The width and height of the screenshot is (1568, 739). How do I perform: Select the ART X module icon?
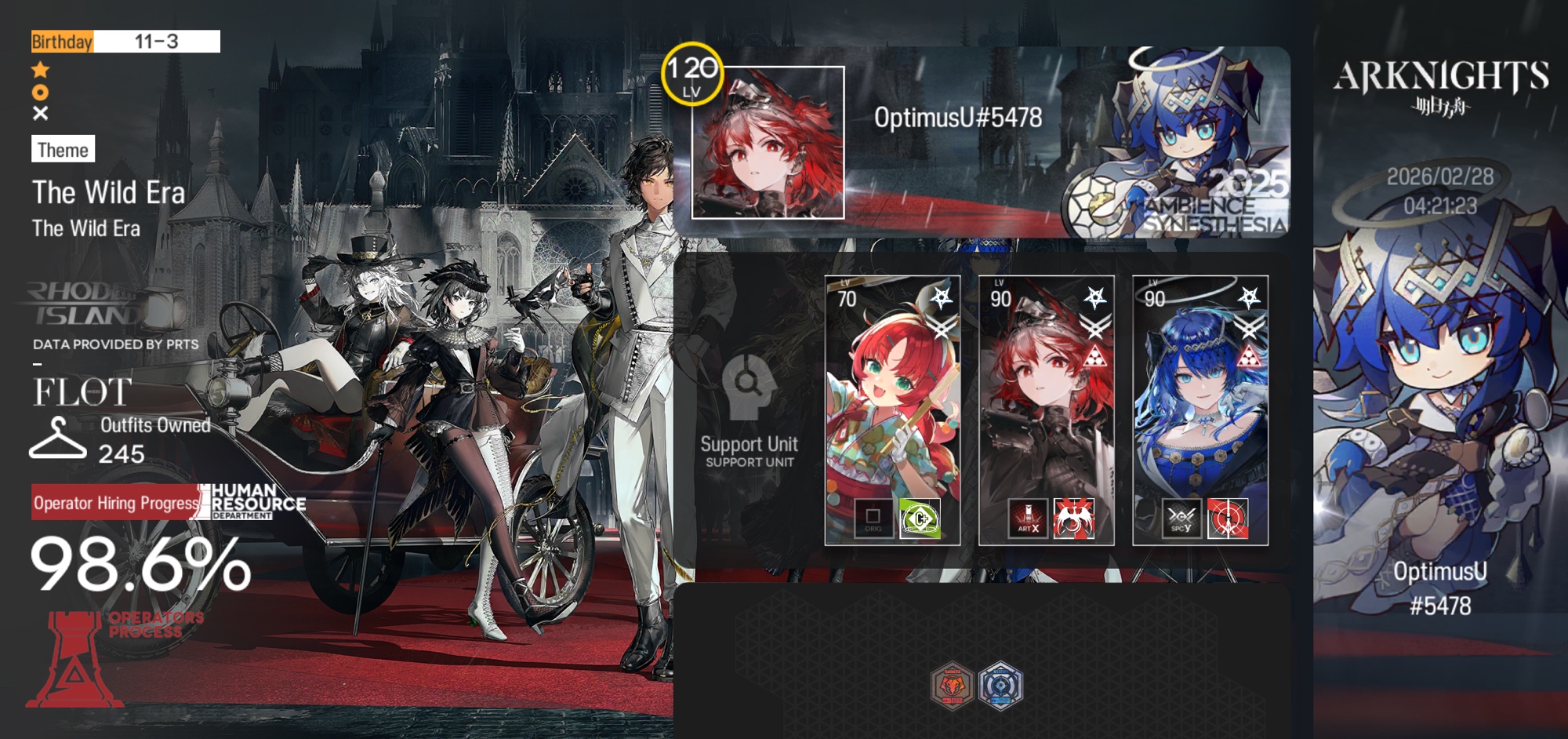[x=1028, y=519]
